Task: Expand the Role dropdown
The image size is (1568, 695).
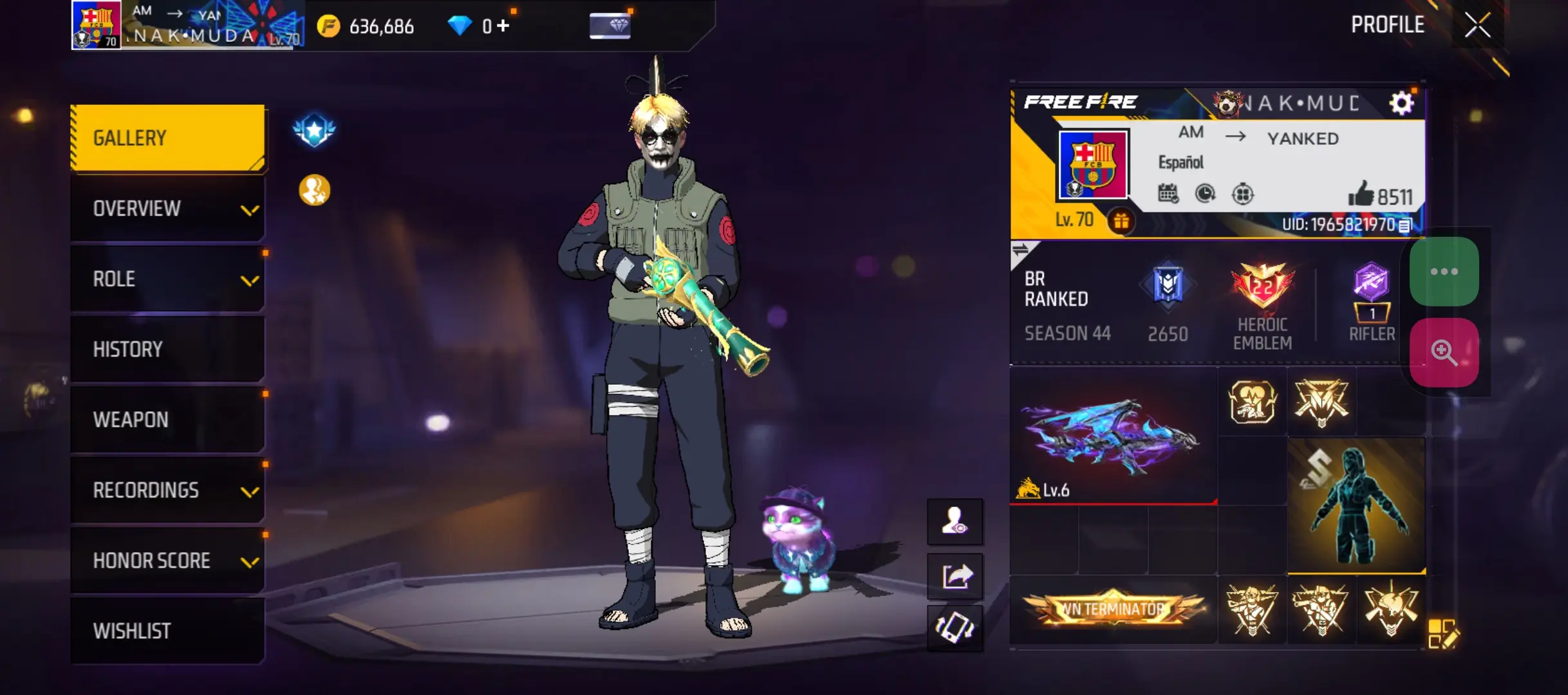Action: click(166, 279)
